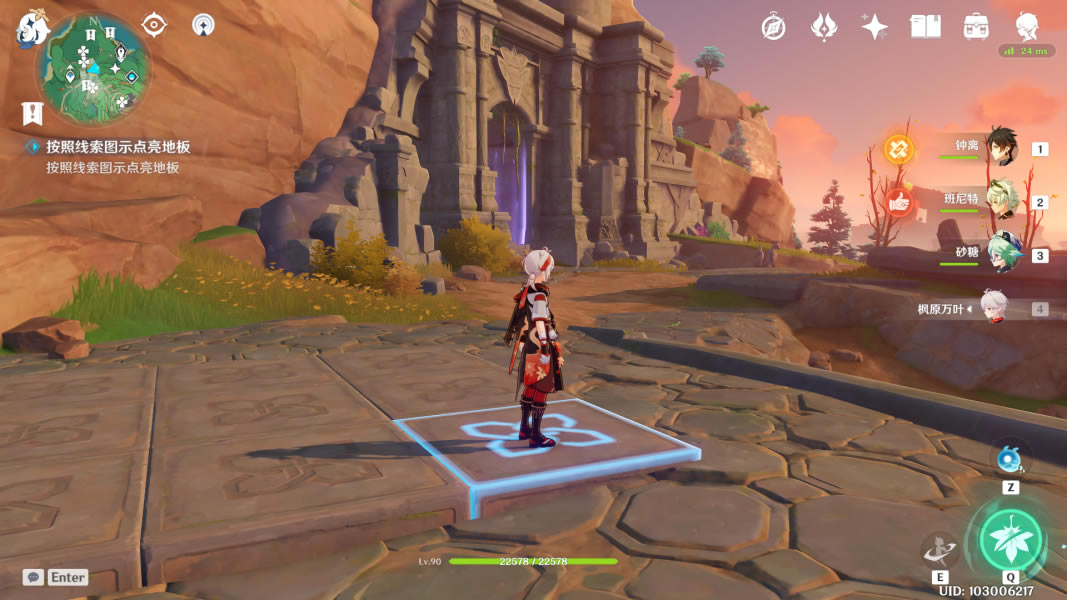Viewport: 1067px width, 600px height.
Task: Switch to party member 班尼特
Action: (x=1000, y=201)
